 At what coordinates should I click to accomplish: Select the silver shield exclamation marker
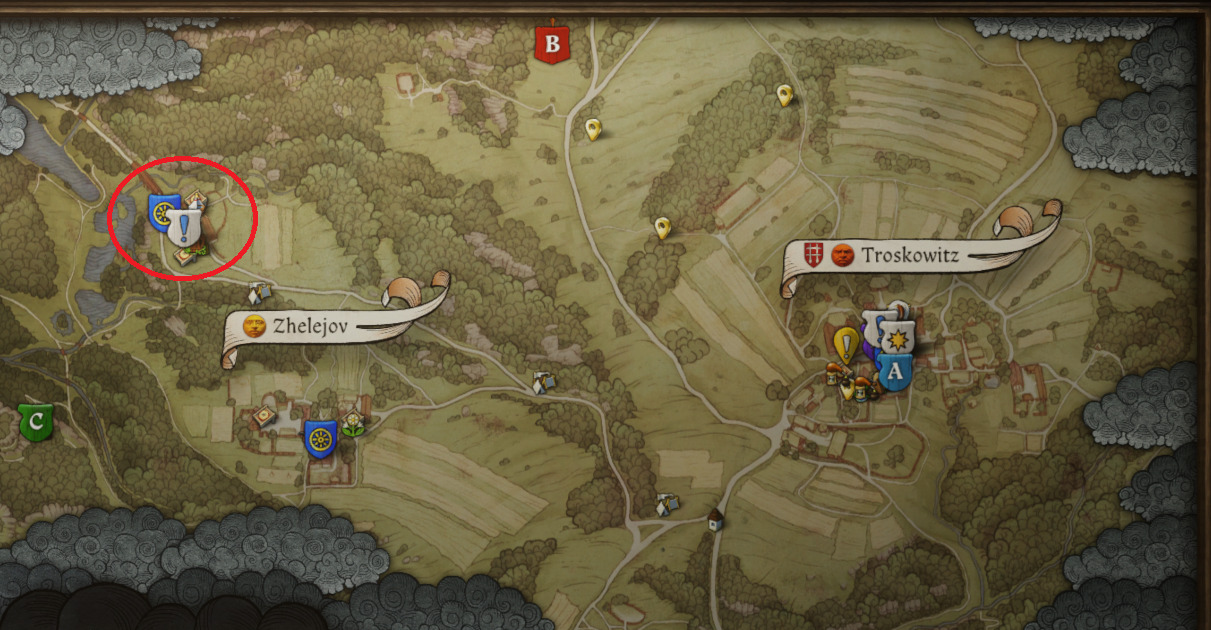[x=185, y=227]
